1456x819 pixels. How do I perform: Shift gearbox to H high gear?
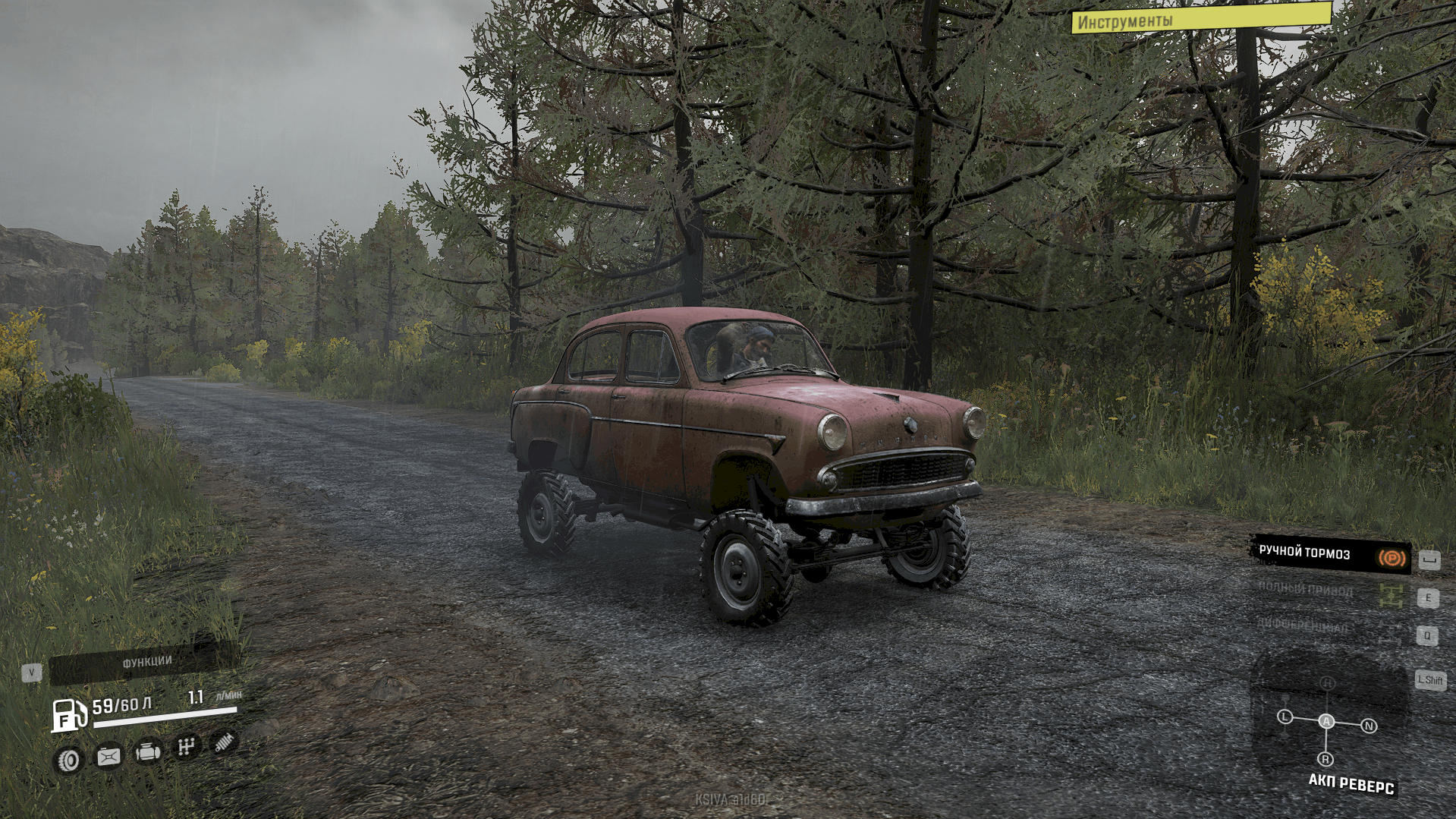point(1327,683)
